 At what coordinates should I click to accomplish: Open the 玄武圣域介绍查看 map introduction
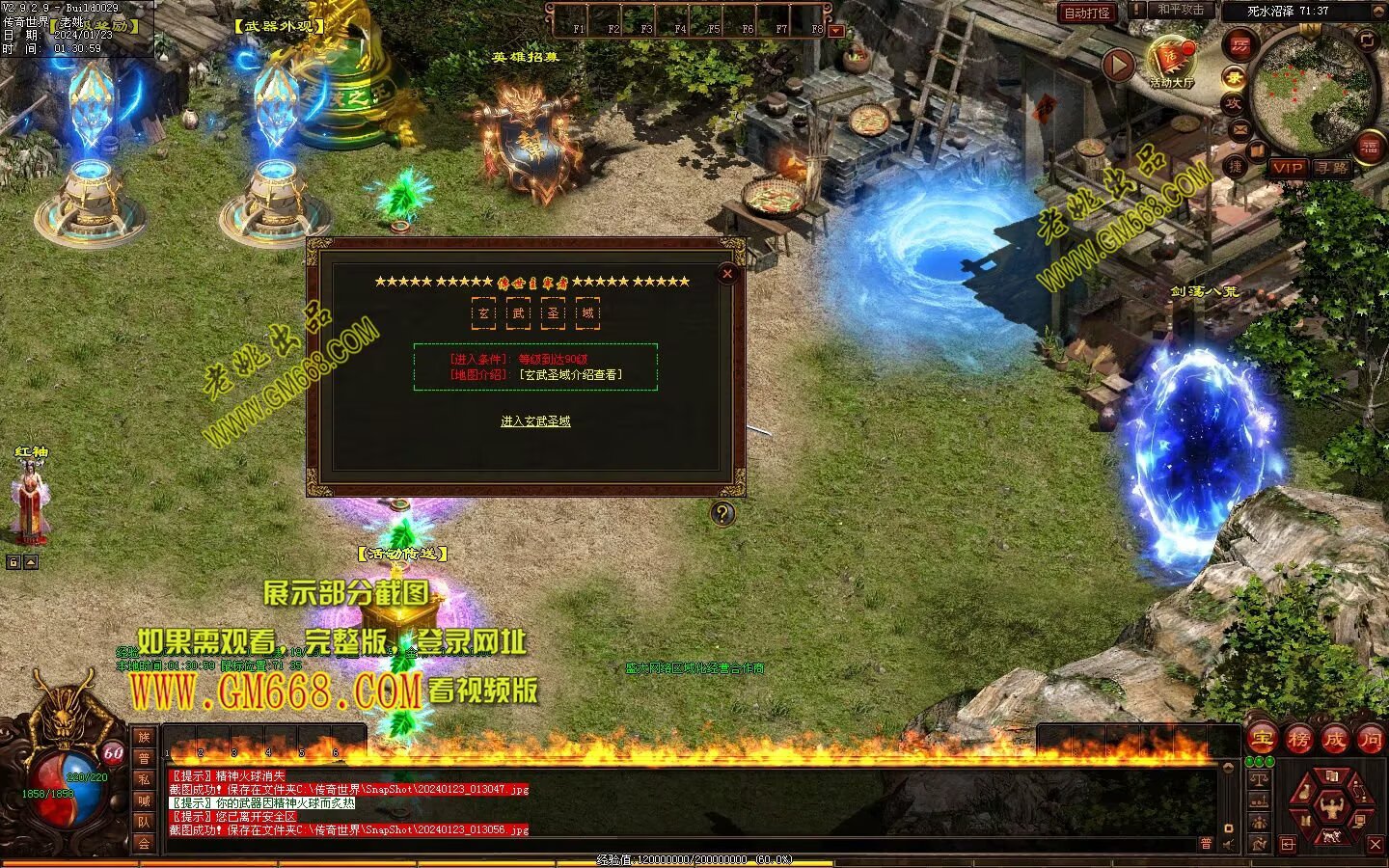click(570, 374)
